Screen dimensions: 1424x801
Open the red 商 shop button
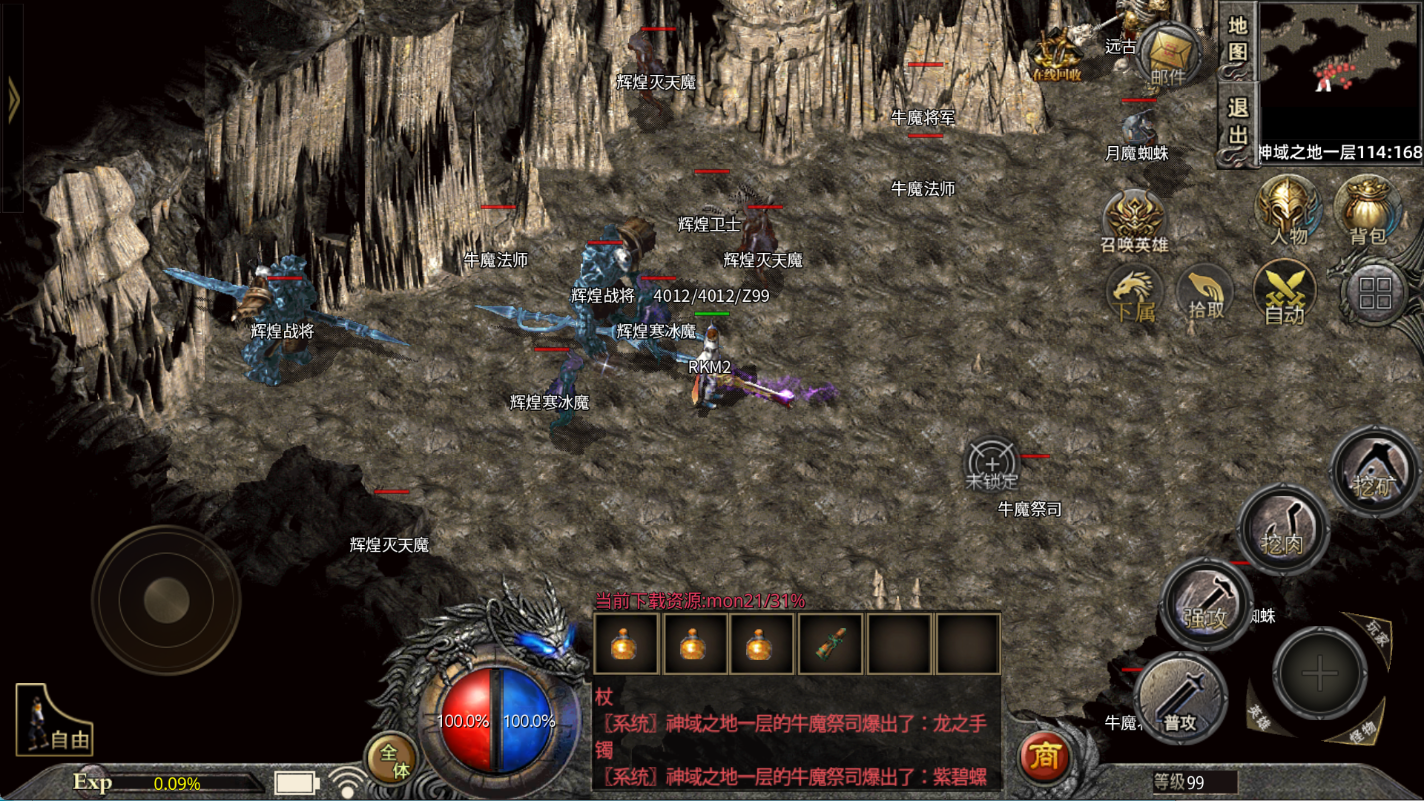[1045, 757]
